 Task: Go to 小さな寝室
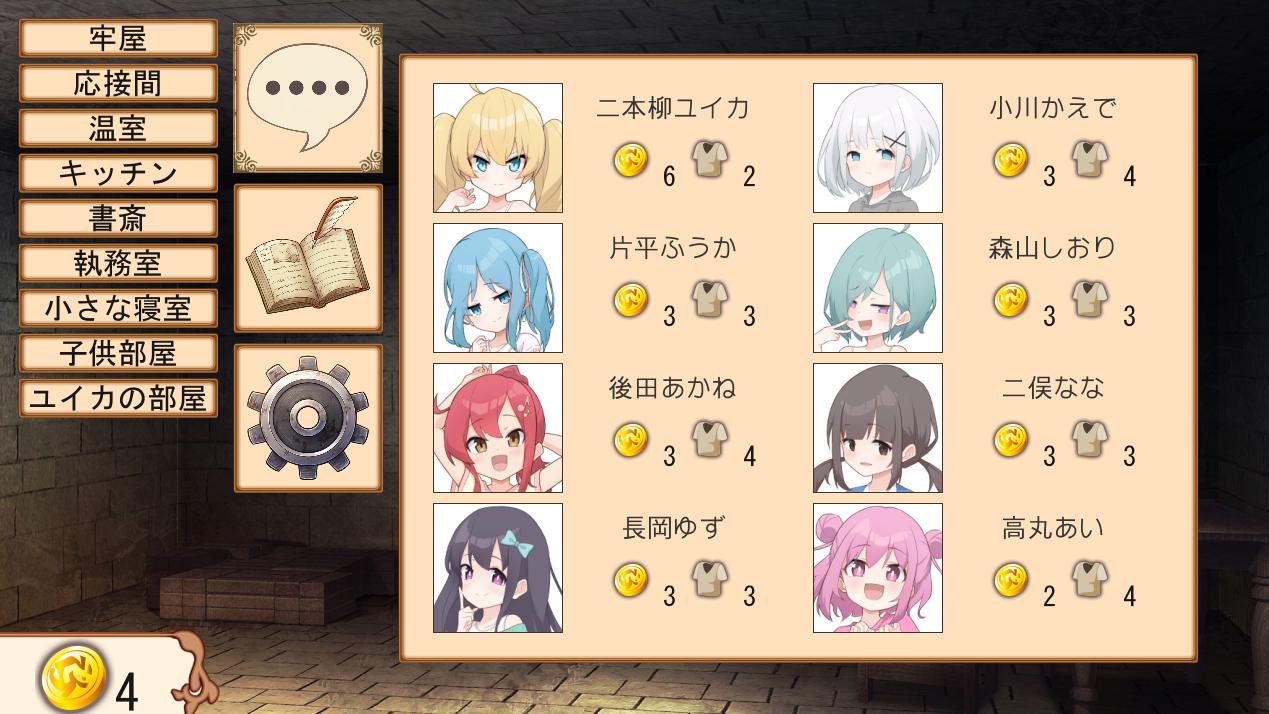118,308
